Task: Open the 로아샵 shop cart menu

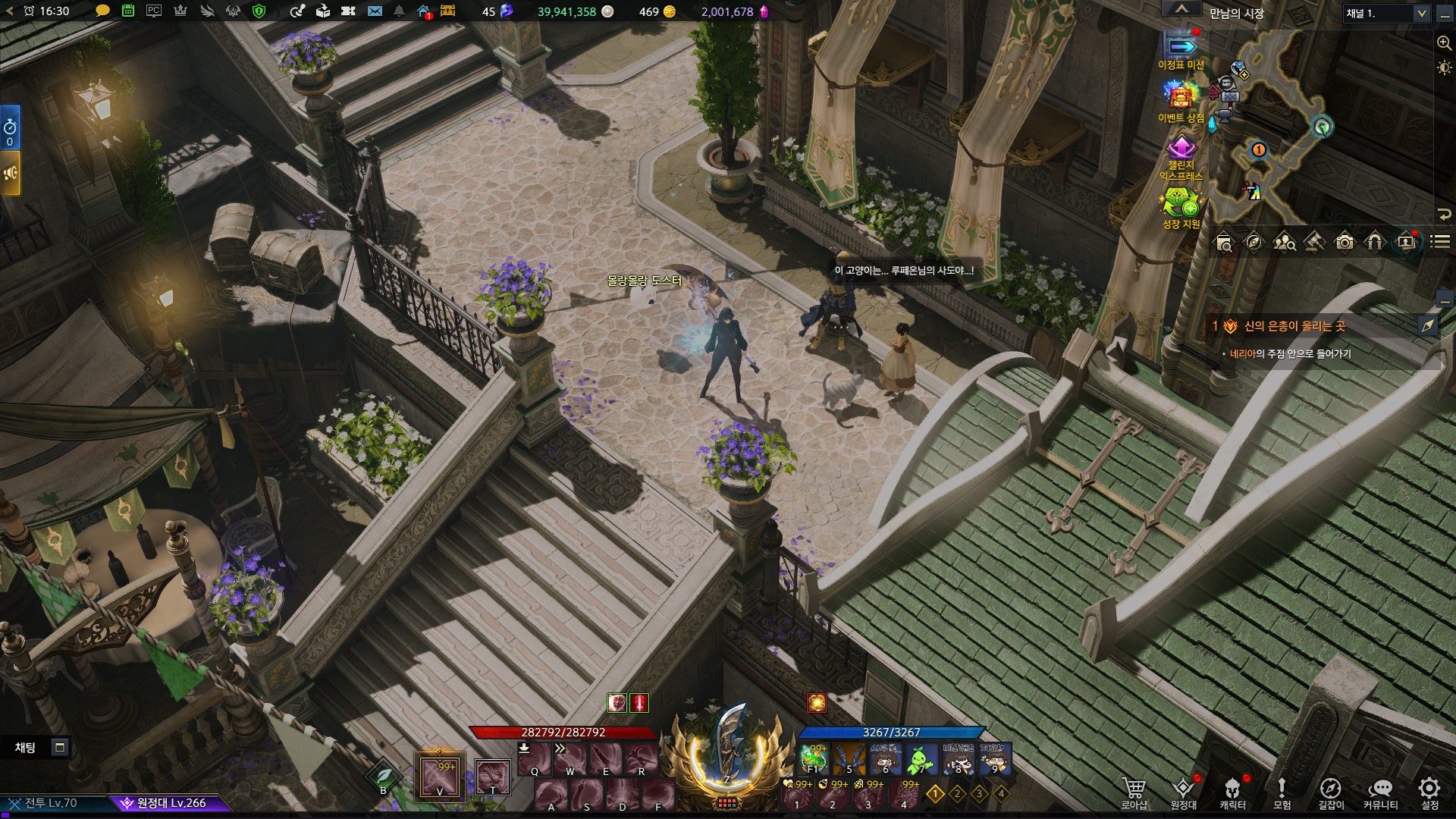Action: click(1134, 792)
